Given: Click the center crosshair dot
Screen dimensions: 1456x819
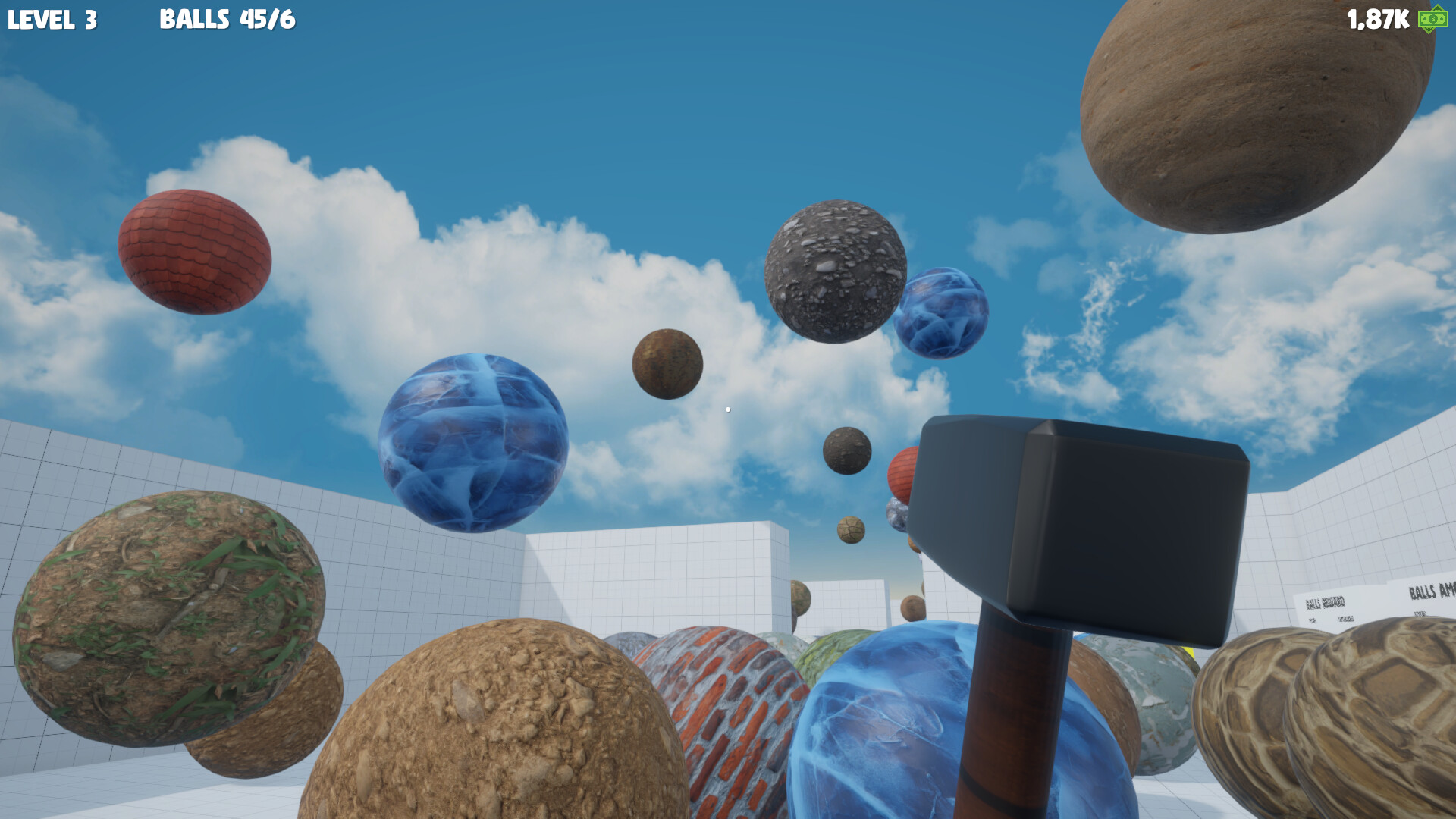Looking at the screenshot, I should (728, 408).
